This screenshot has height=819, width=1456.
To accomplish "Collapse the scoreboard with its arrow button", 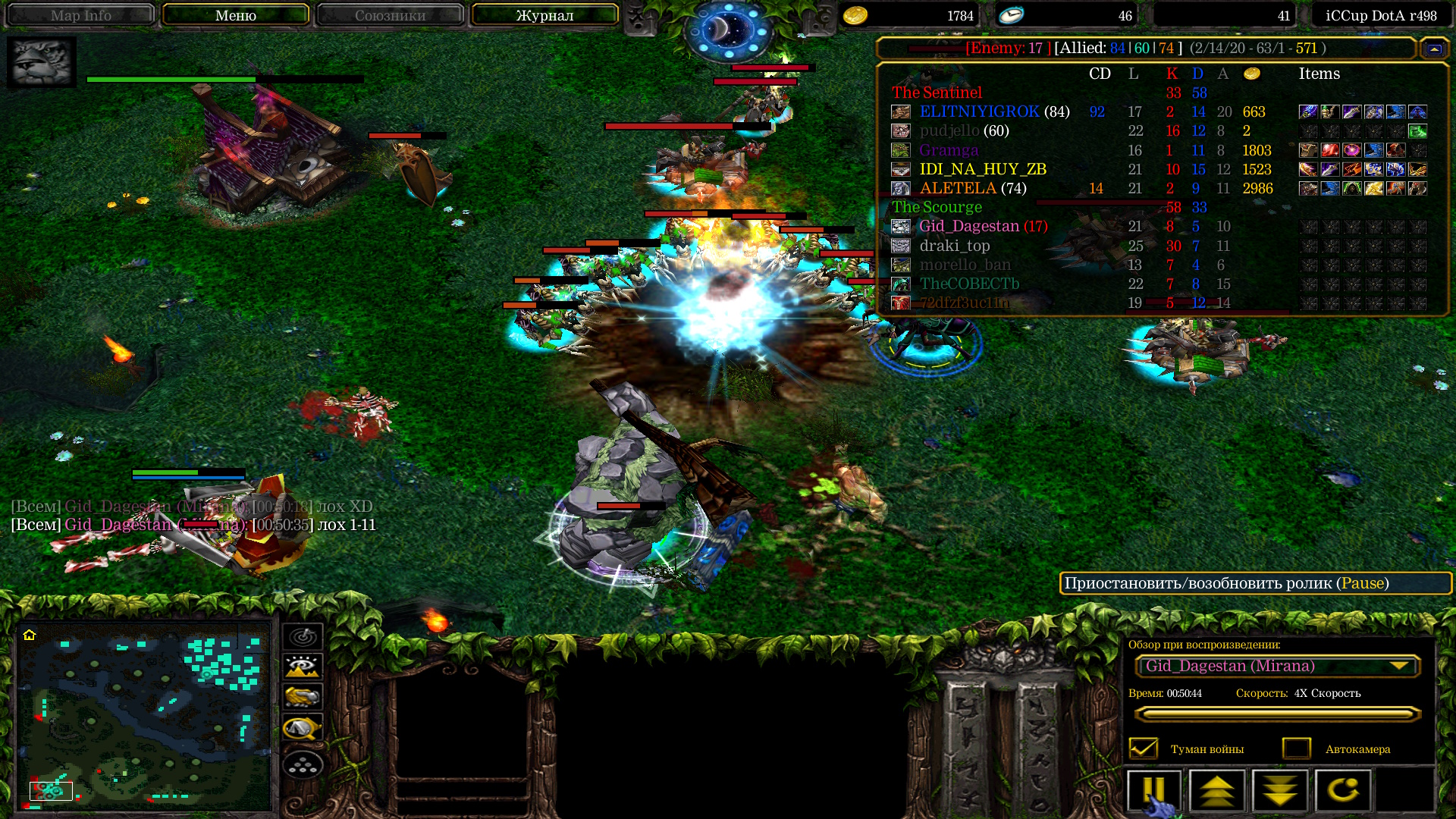I will [1434, 49].
